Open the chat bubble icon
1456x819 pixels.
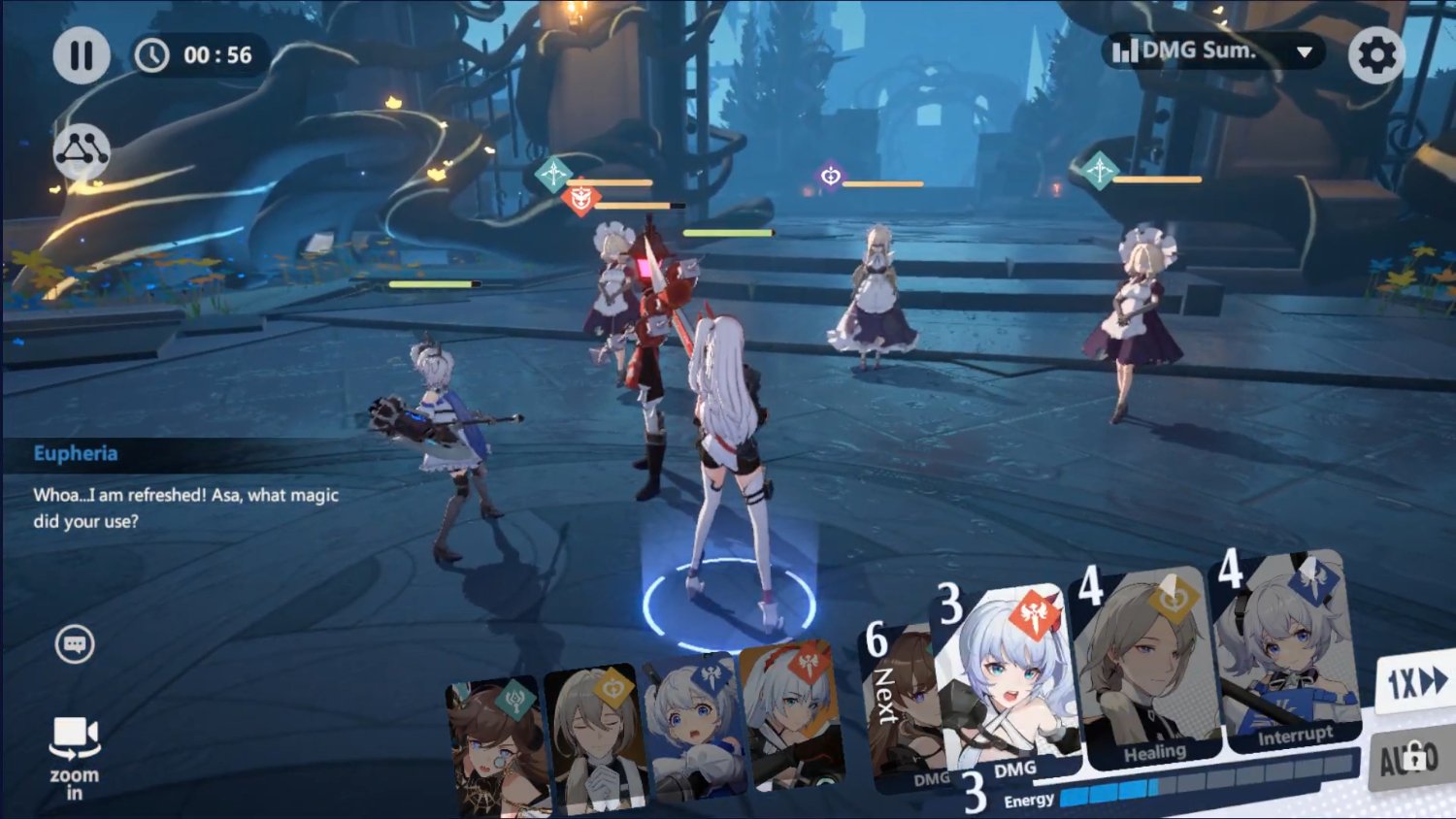point(75,644)
